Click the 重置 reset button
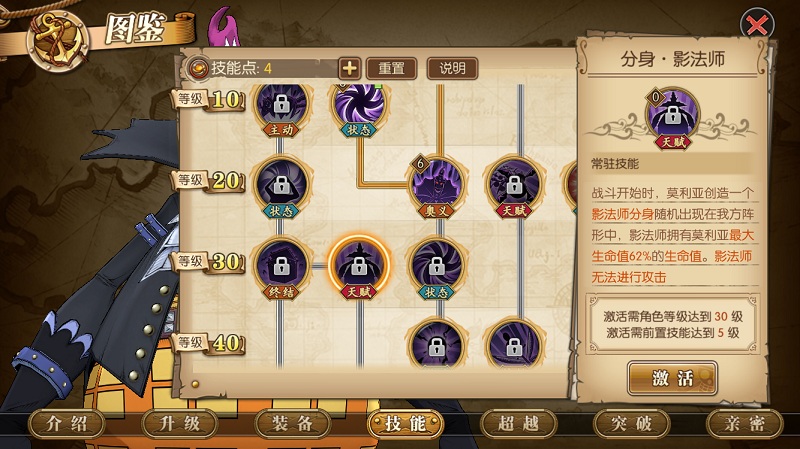The height and width of the screenshot is (449, 800). 391,68
